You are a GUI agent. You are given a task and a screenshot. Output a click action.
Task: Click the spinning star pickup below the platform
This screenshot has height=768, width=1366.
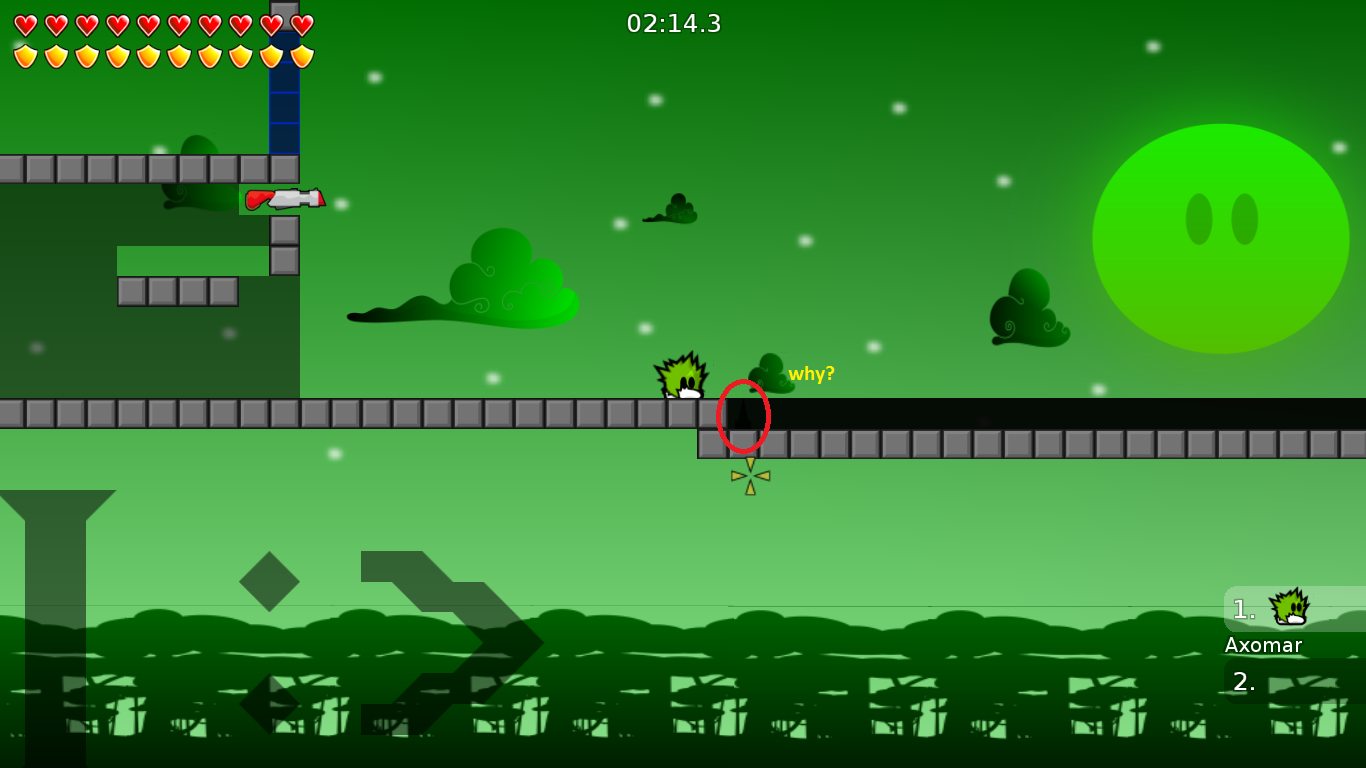[x=748, y=476]
